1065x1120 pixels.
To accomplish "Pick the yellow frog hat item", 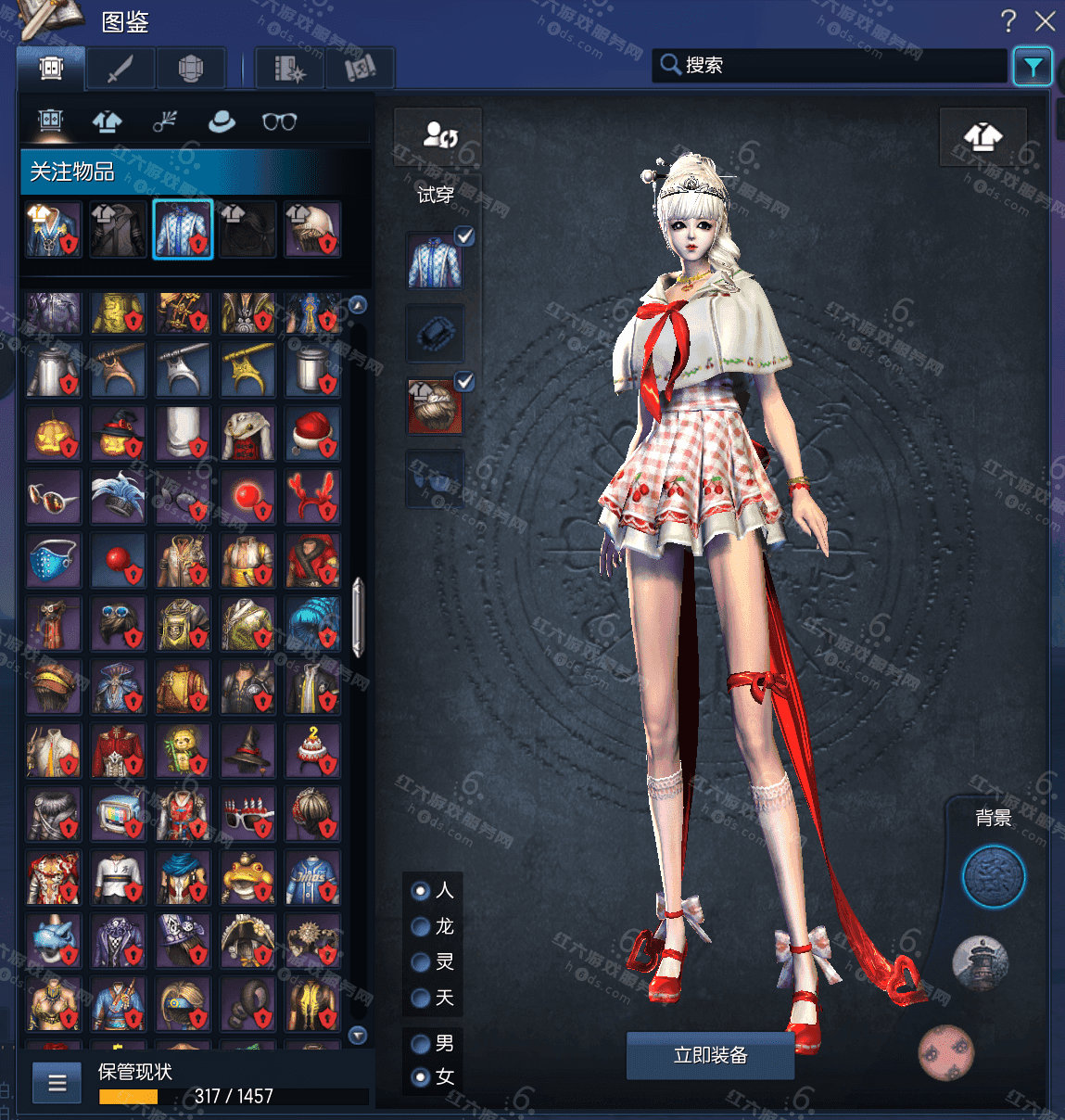I will [247, 878].
